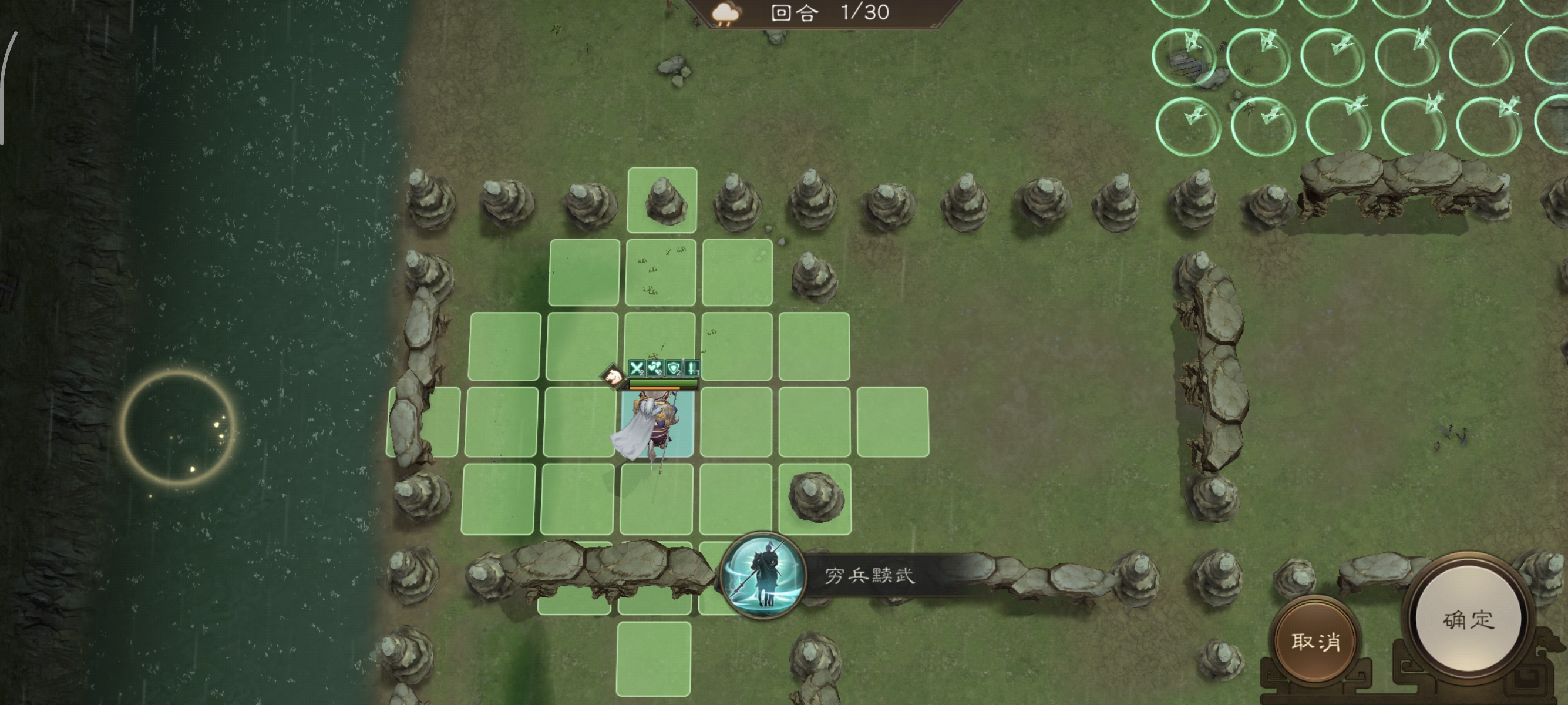Inspect the heart buff icon above the unit
Screen dimensions: 1568x705
pyautogui.click(x=655, y=368)
